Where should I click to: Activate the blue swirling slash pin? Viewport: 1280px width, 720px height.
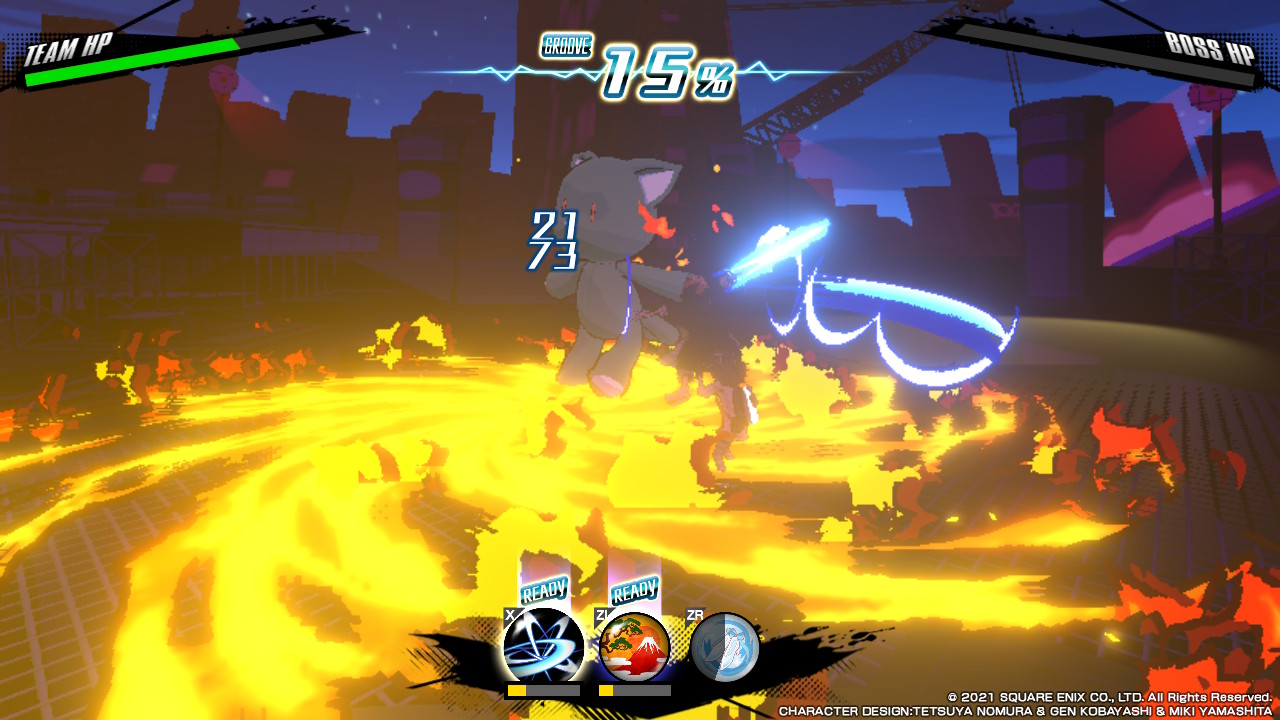(x=543, y=647)
